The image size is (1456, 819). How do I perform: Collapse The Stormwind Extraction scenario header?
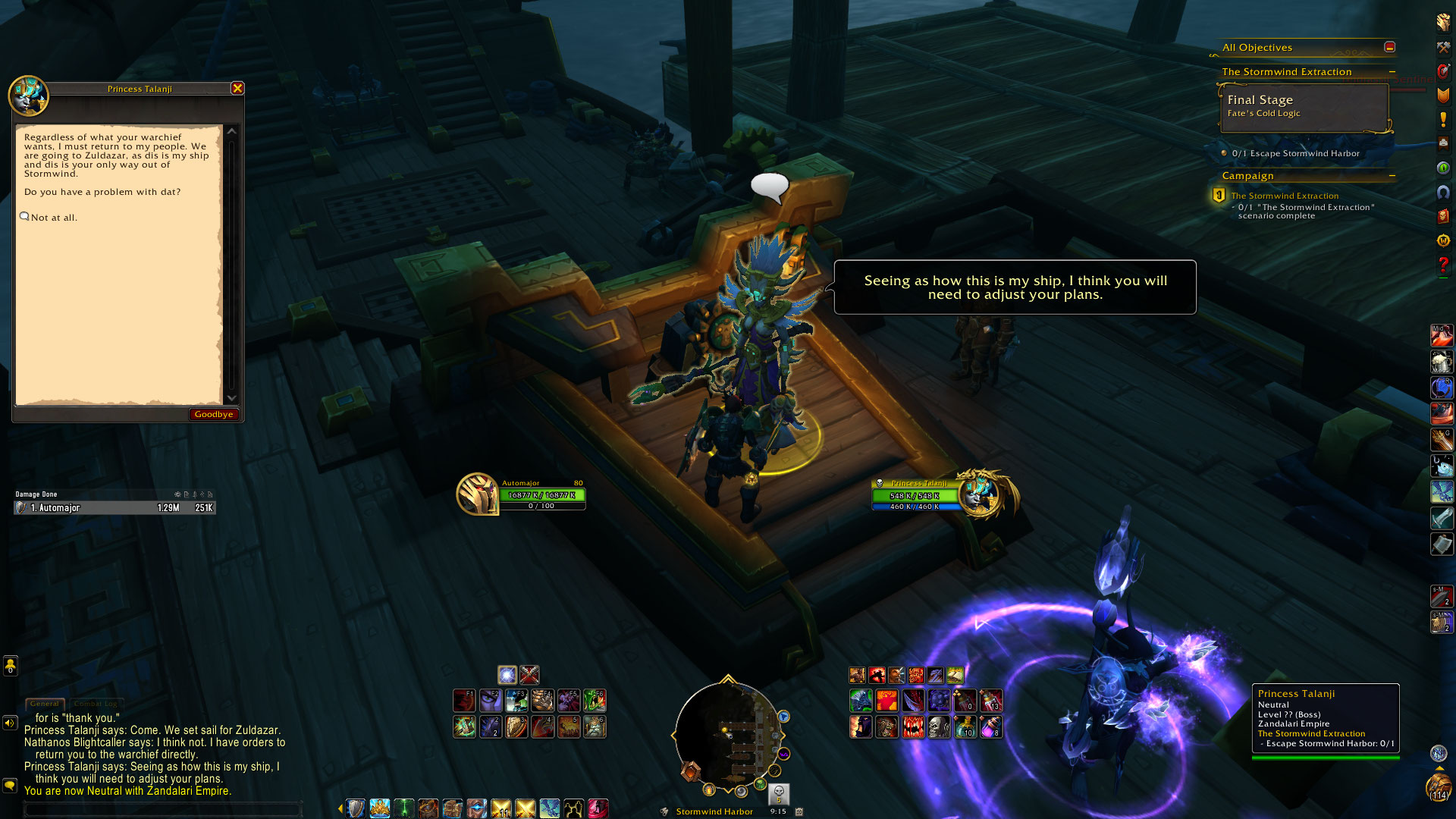click(x=1392, y=72)
